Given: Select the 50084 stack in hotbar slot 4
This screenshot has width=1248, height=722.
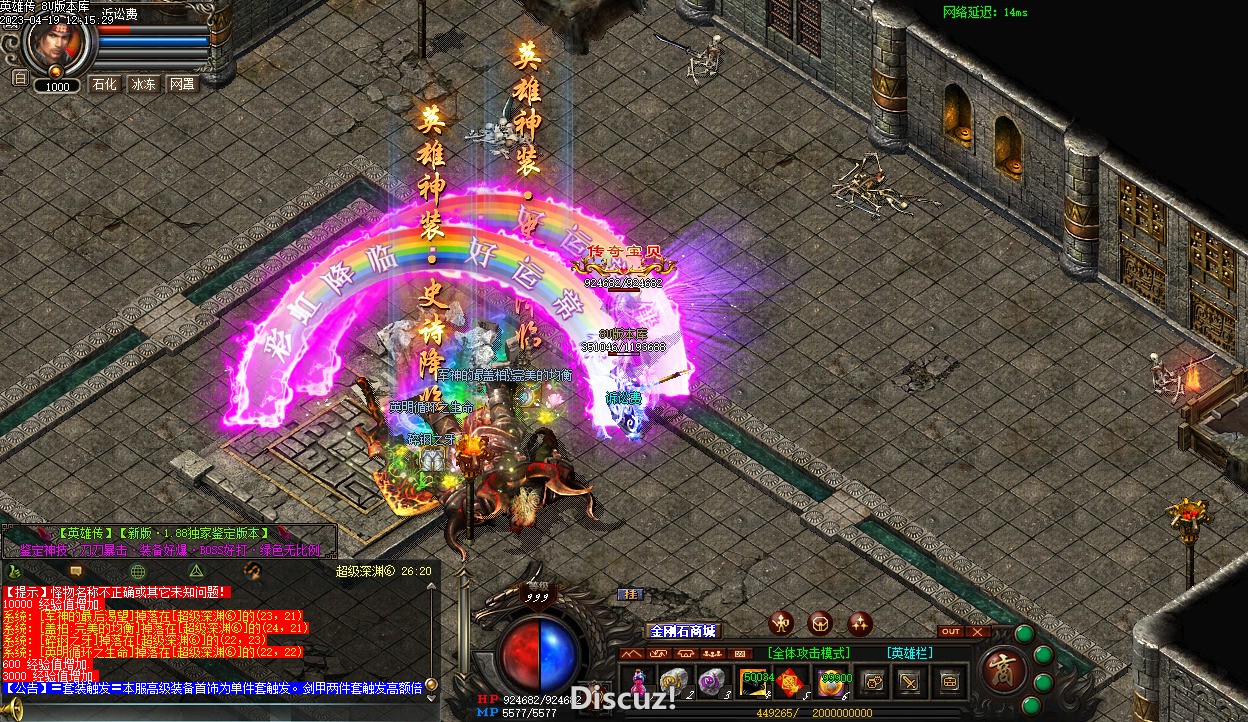Looking at the screenshot, I should point(755,682).
